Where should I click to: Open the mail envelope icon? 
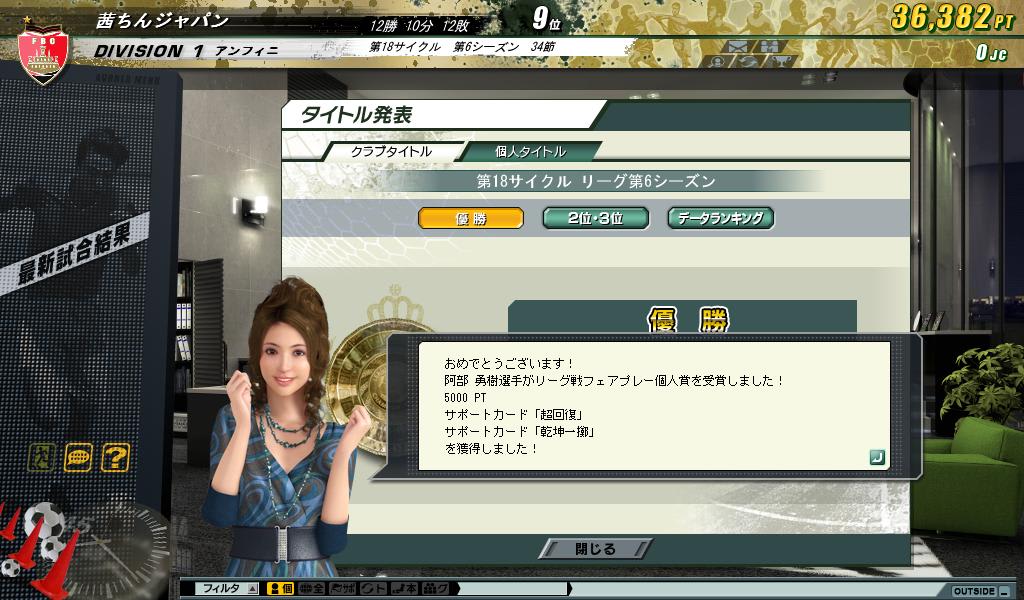click(x=738, y=46)
